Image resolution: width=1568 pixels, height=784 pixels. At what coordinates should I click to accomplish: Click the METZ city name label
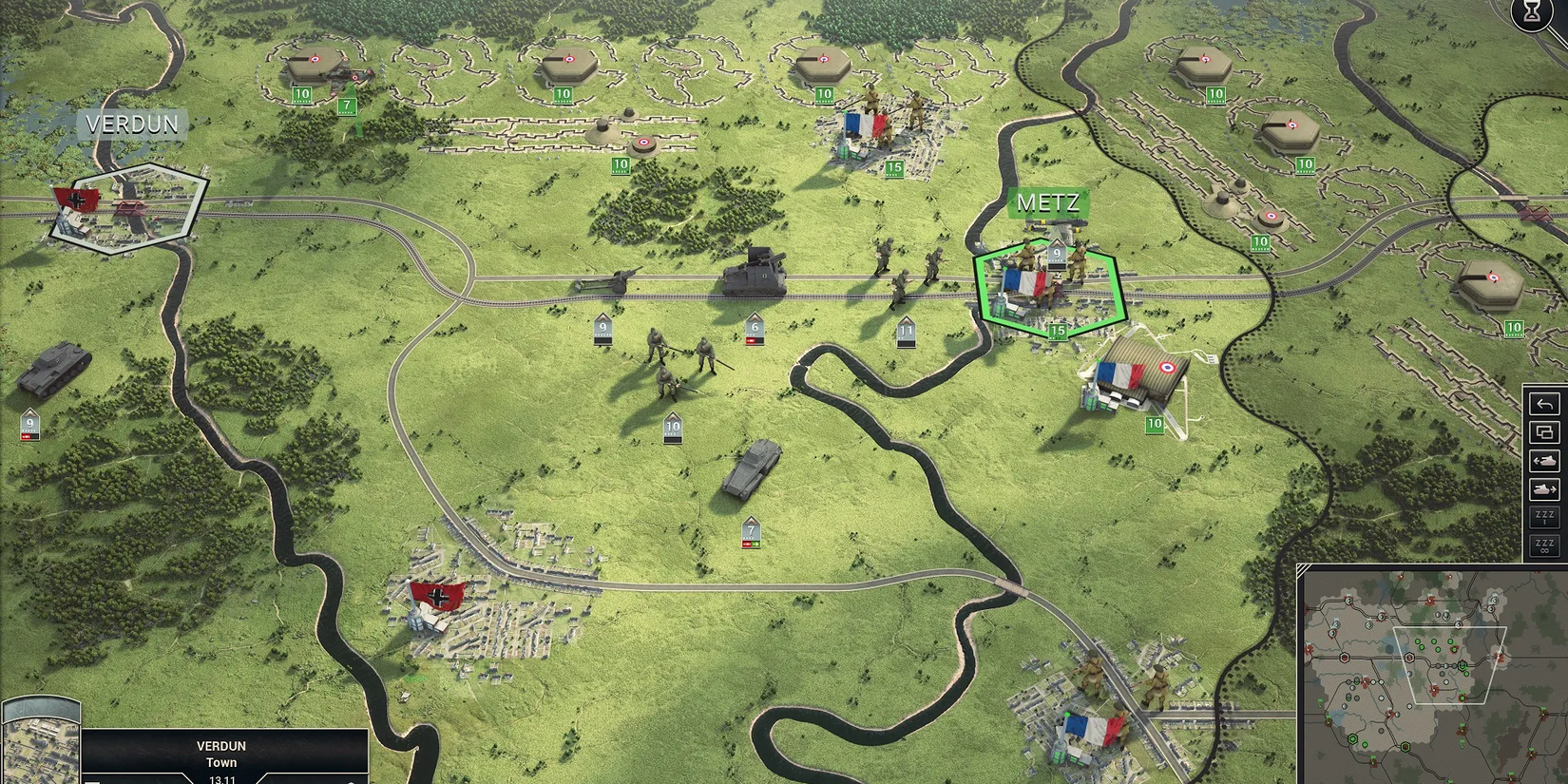pyautogui.click(x=1050, y=202)
